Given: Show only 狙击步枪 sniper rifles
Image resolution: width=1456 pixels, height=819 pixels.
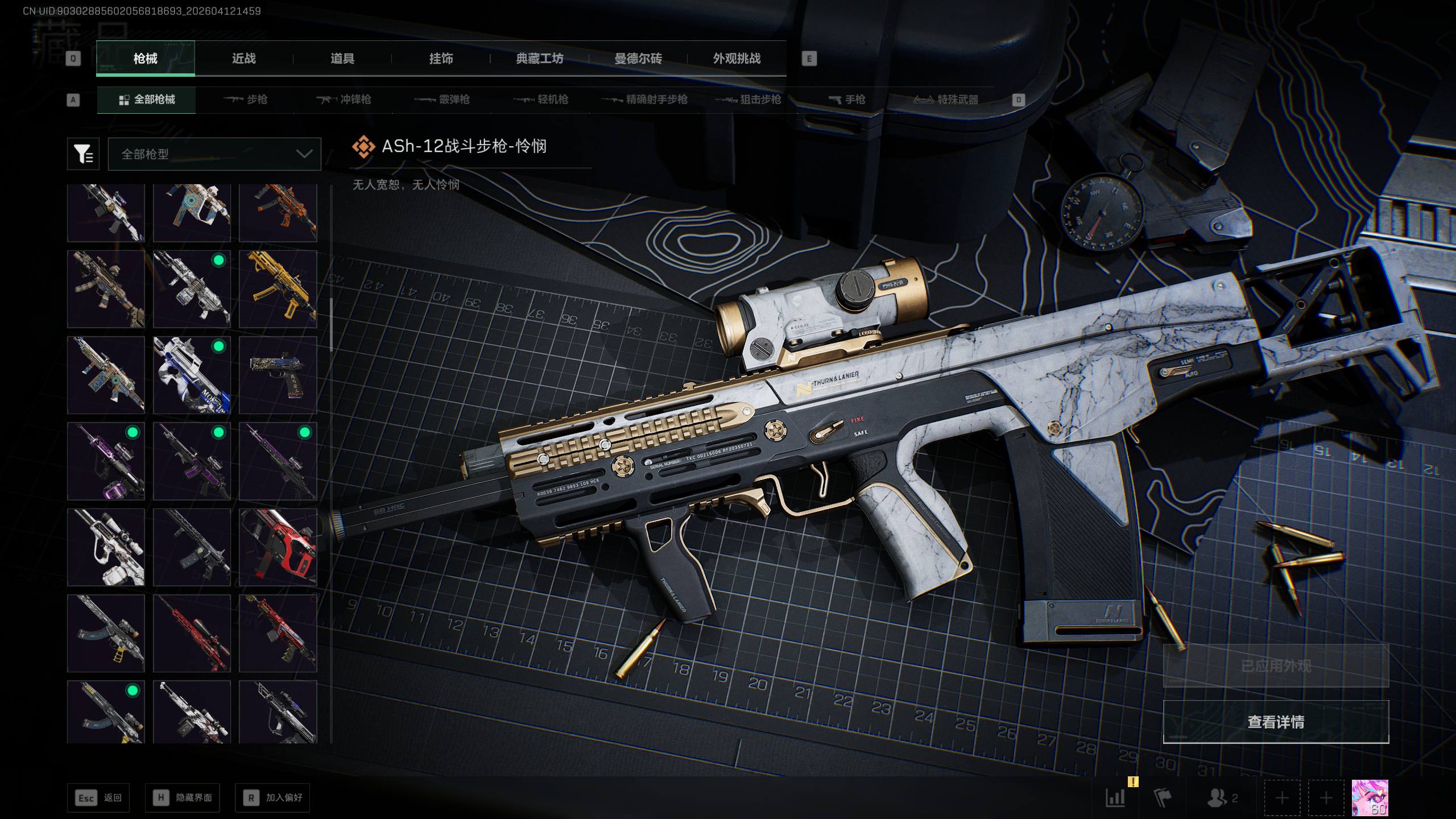Looking at the screenshot, I should (x=748, y=100).
